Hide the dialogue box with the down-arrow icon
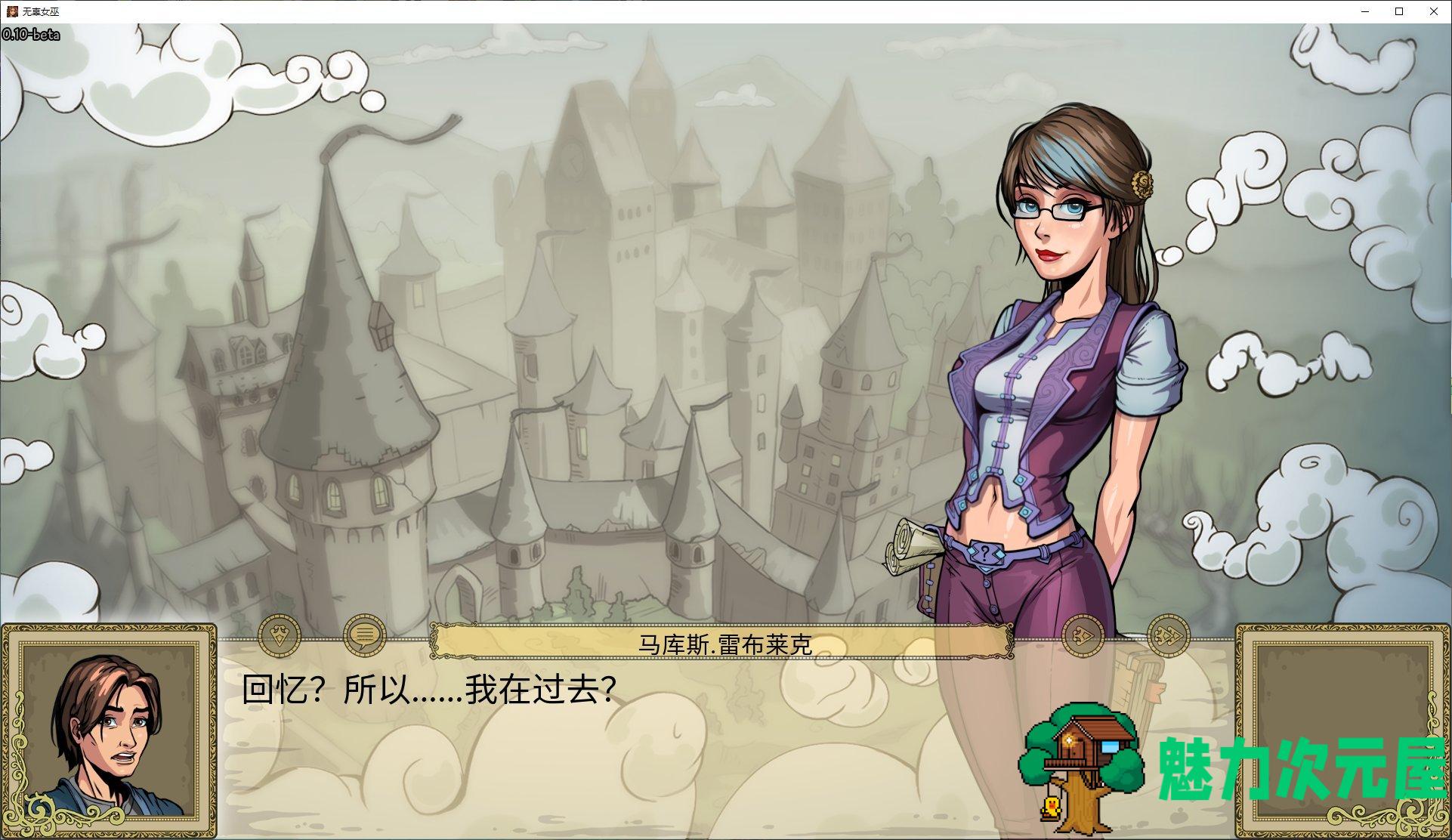The height and width of the screenshot is (840, 1452). (280, 637)
